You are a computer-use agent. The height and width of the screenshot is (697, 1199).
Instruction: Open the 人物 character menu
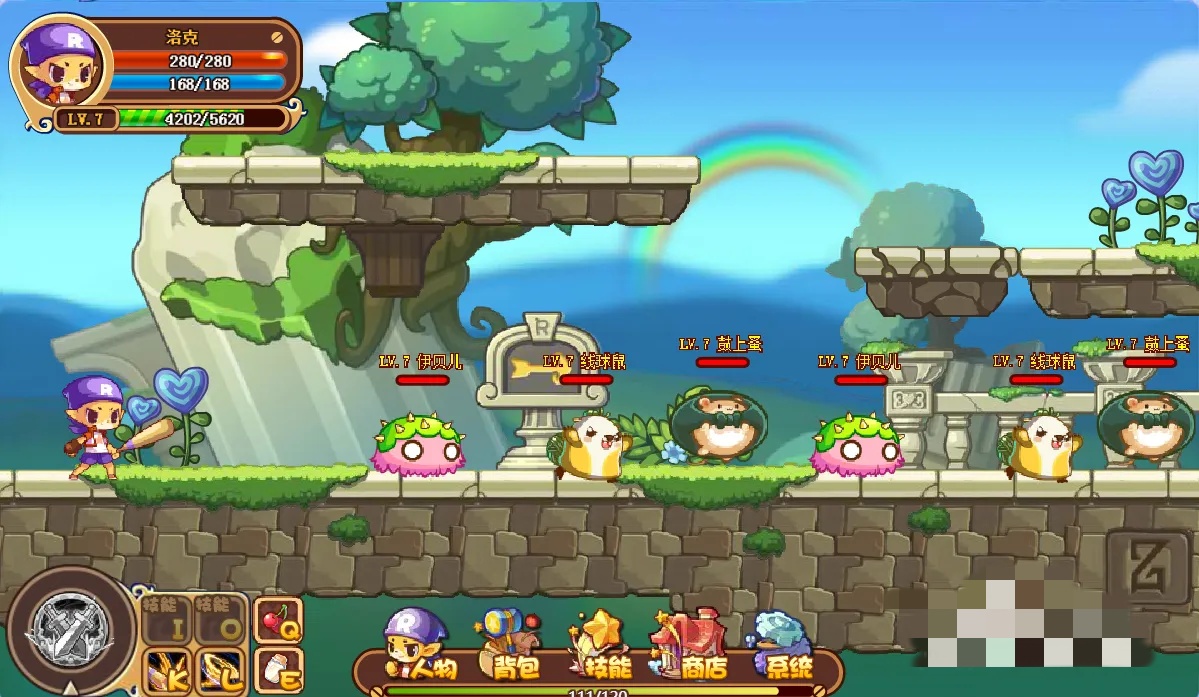coord(422,646)
